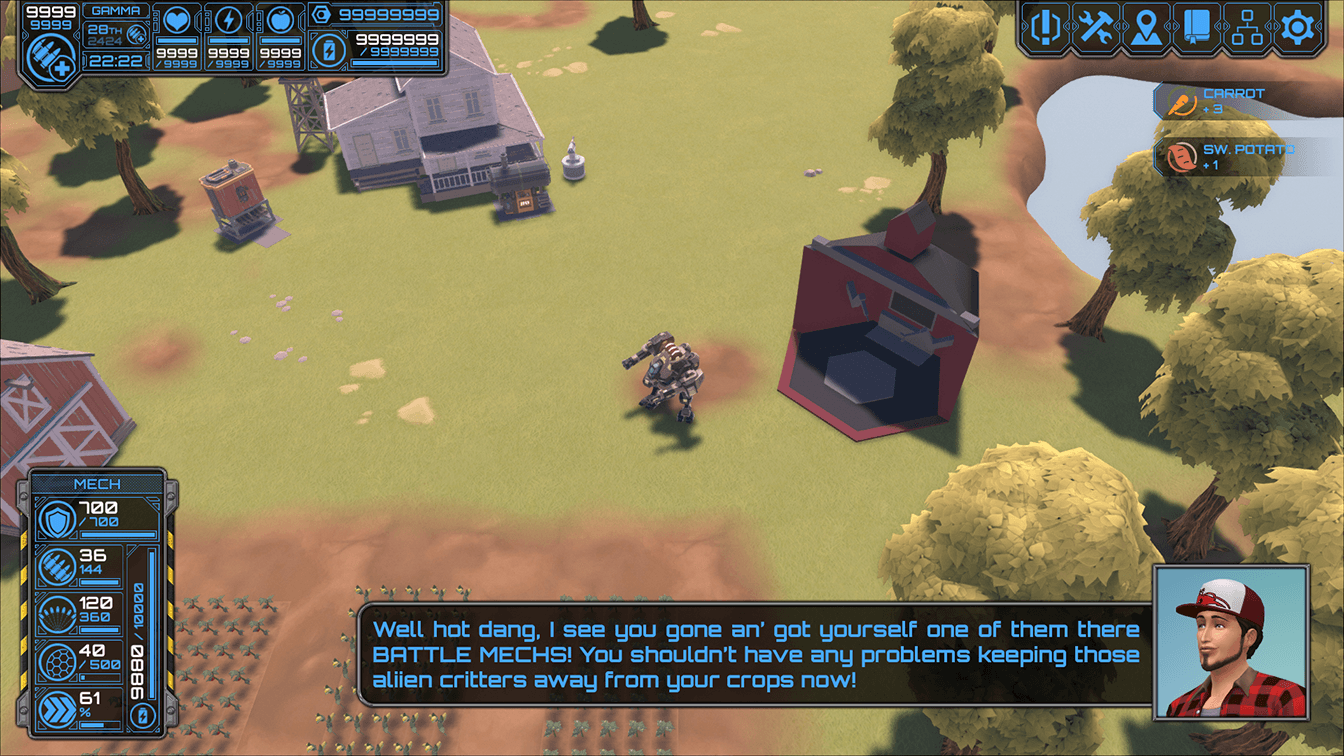The height and width of the screenshot is (756, 1344).
Task: Click the apple food icon
Action: (281, 20)
